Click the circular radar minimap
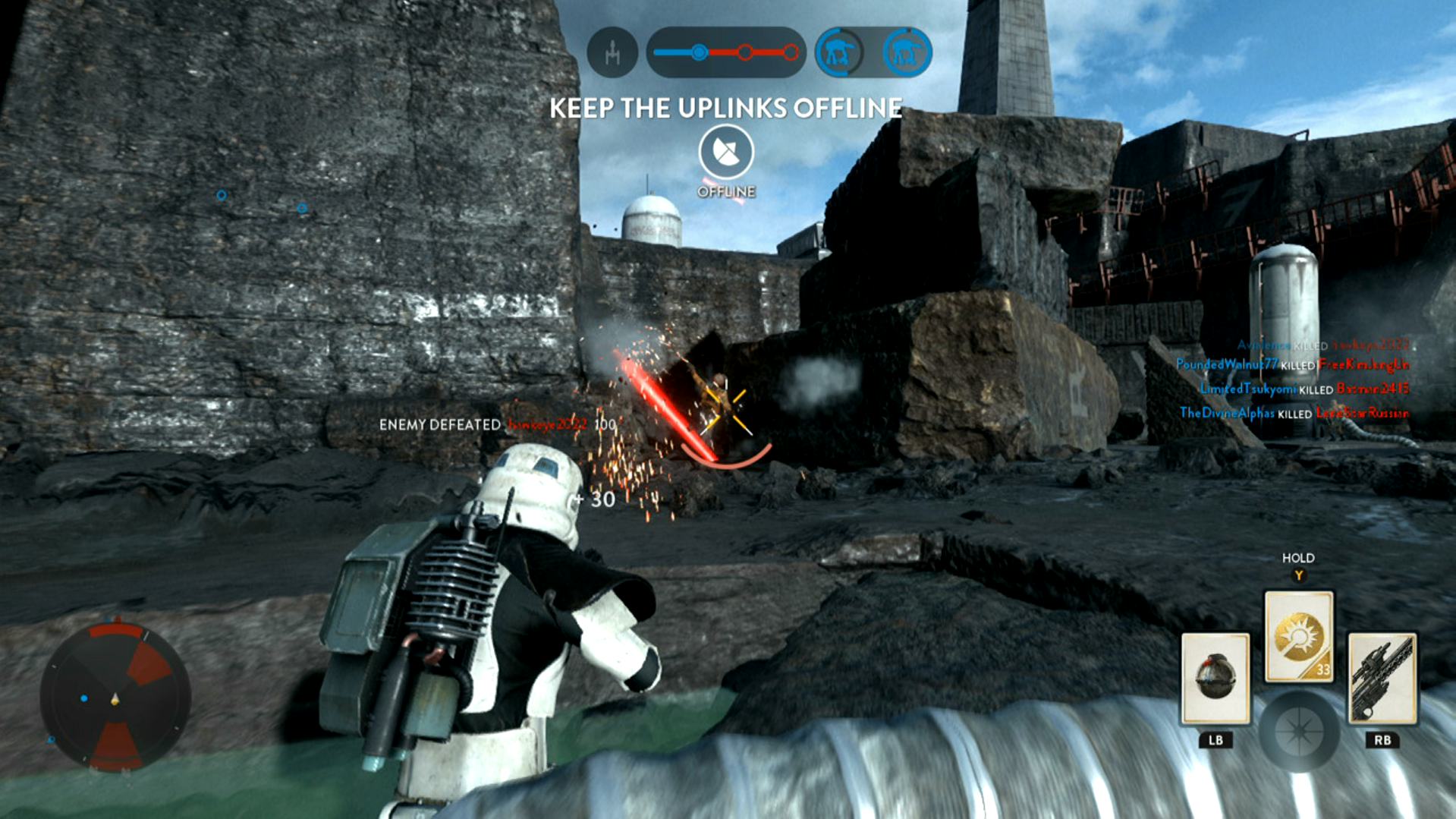1456x819 pixels. pos(115,698)
